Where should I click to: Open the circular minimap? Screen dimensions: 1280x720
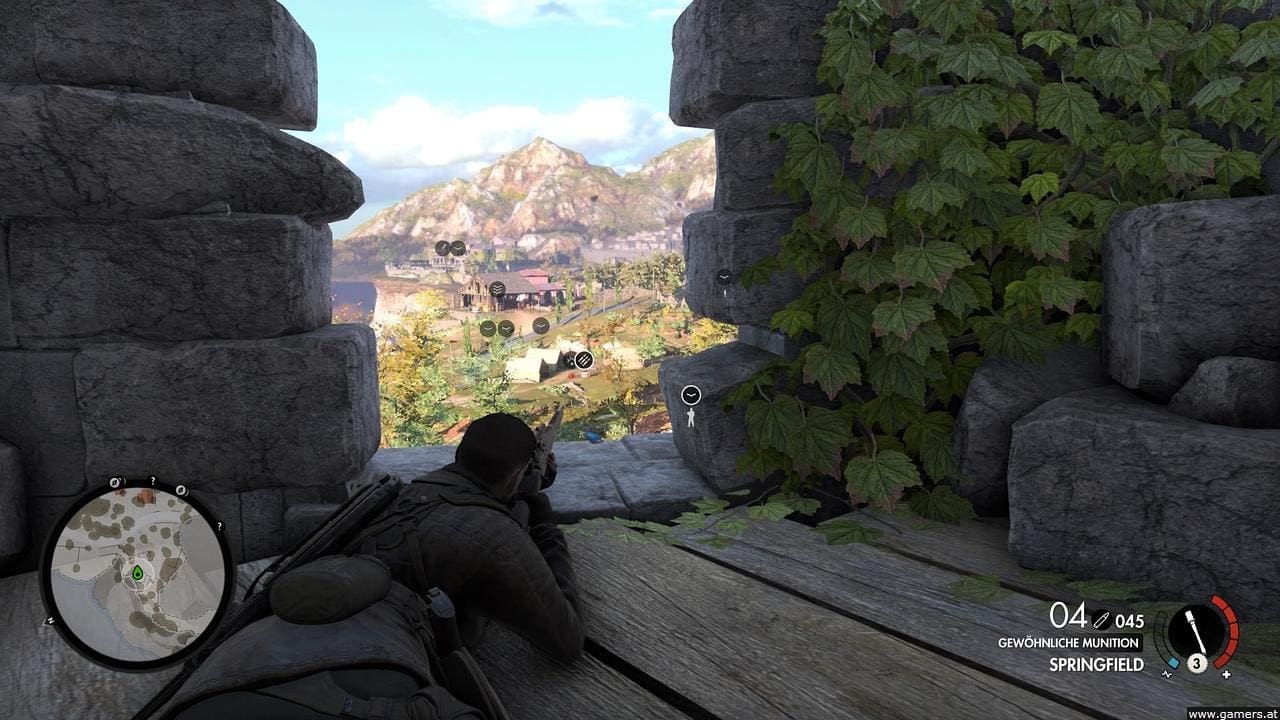pyautogui.click(x=136, y=574)
